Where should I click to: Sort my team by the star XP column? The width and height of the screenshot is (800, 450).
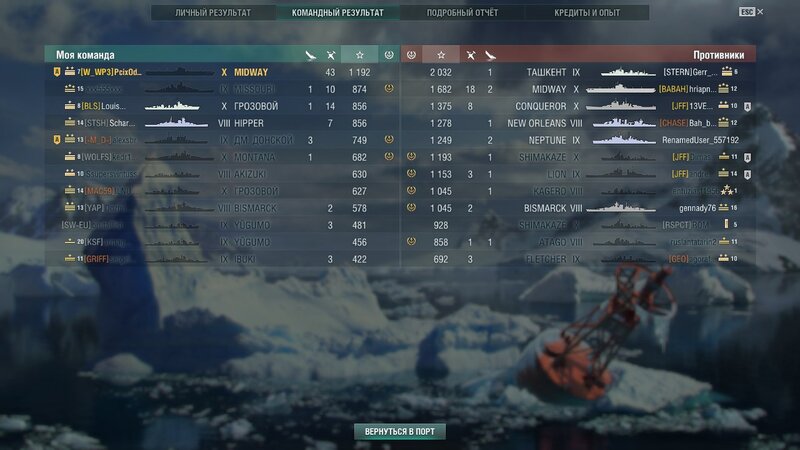click(x=359, y=55)
